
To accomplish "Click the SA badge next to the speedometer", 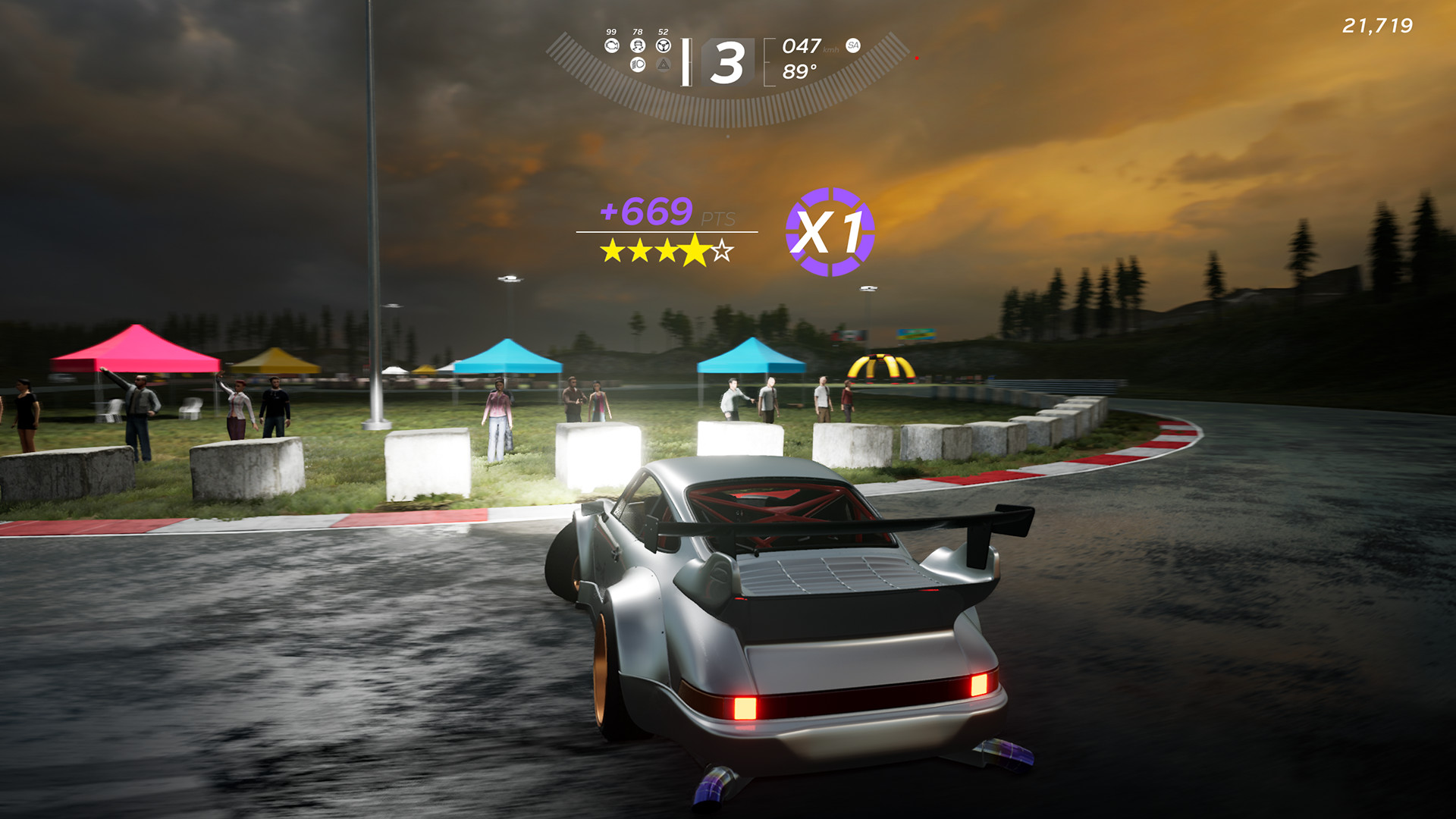I will click(854, 45).
